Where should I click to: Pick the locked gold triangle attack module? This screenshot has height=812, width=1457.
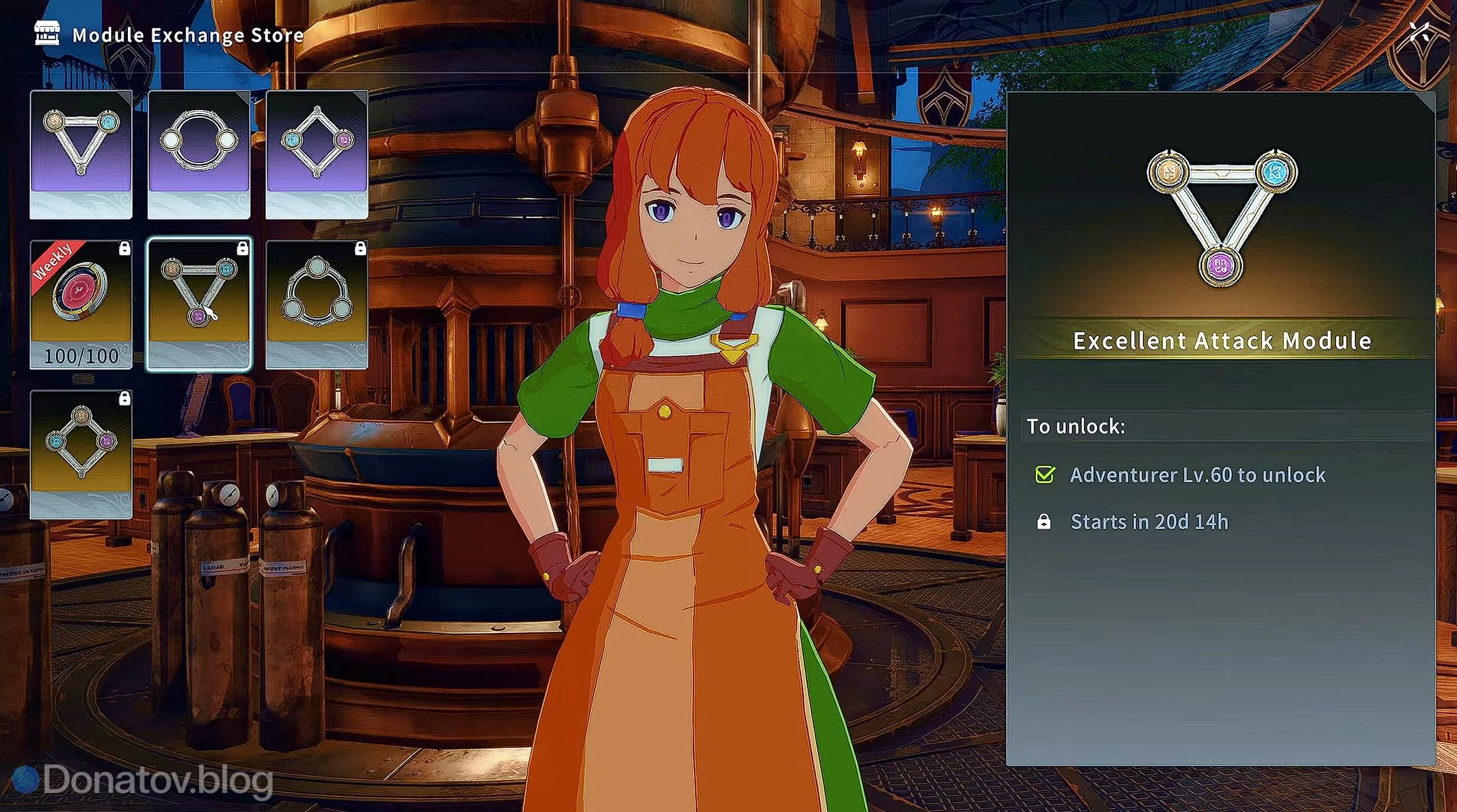point(199,304)
